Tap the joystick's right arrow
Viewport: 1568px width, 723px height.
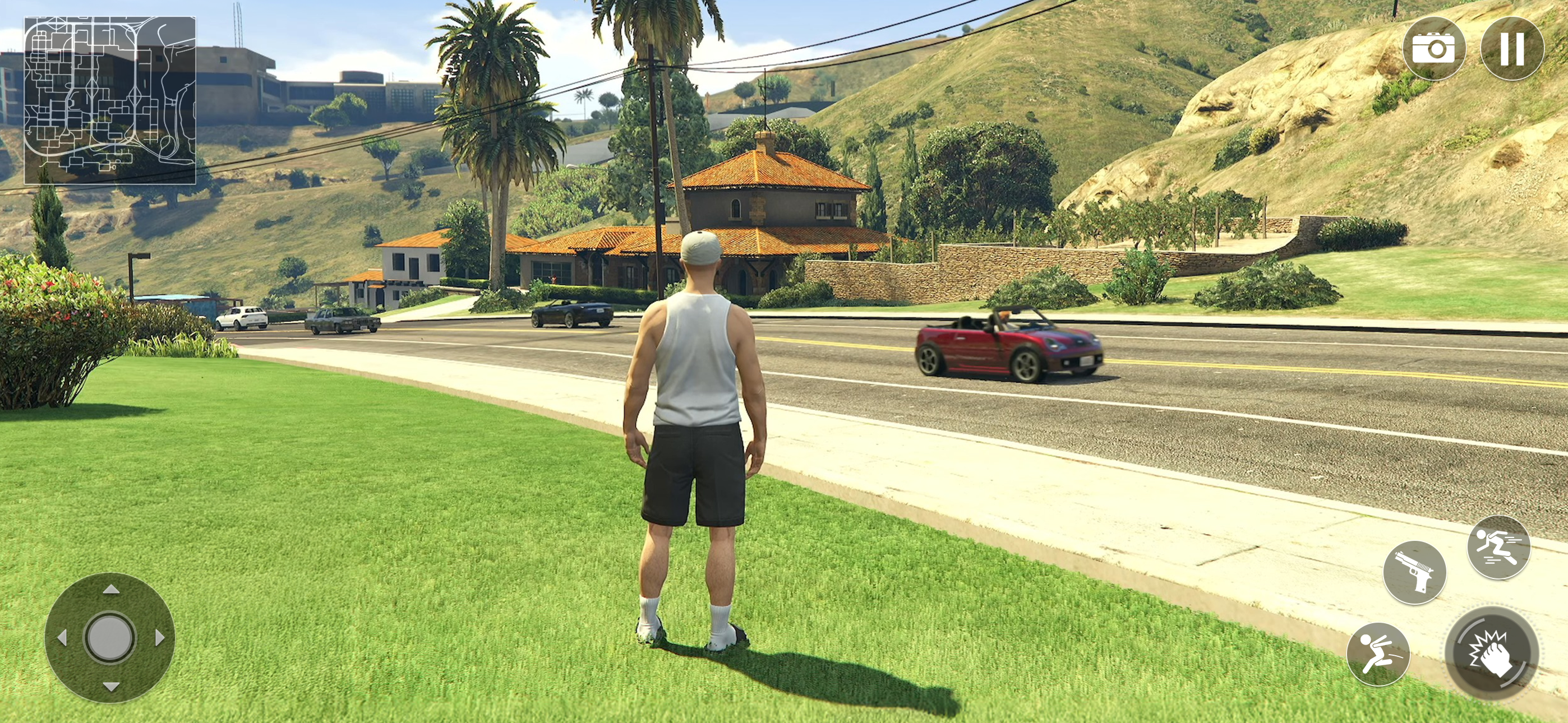[x=159, y=638]
